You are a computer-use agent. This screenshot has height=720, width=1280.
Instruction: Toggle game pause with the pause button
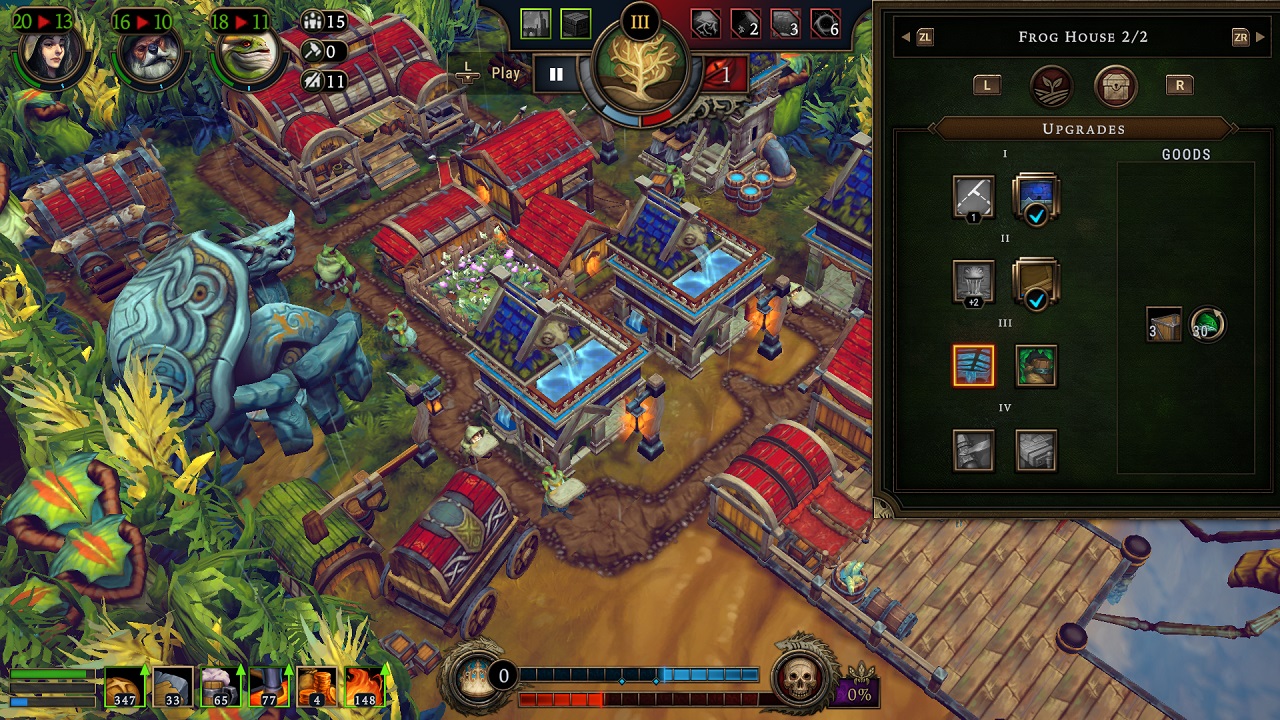(556, 72)
